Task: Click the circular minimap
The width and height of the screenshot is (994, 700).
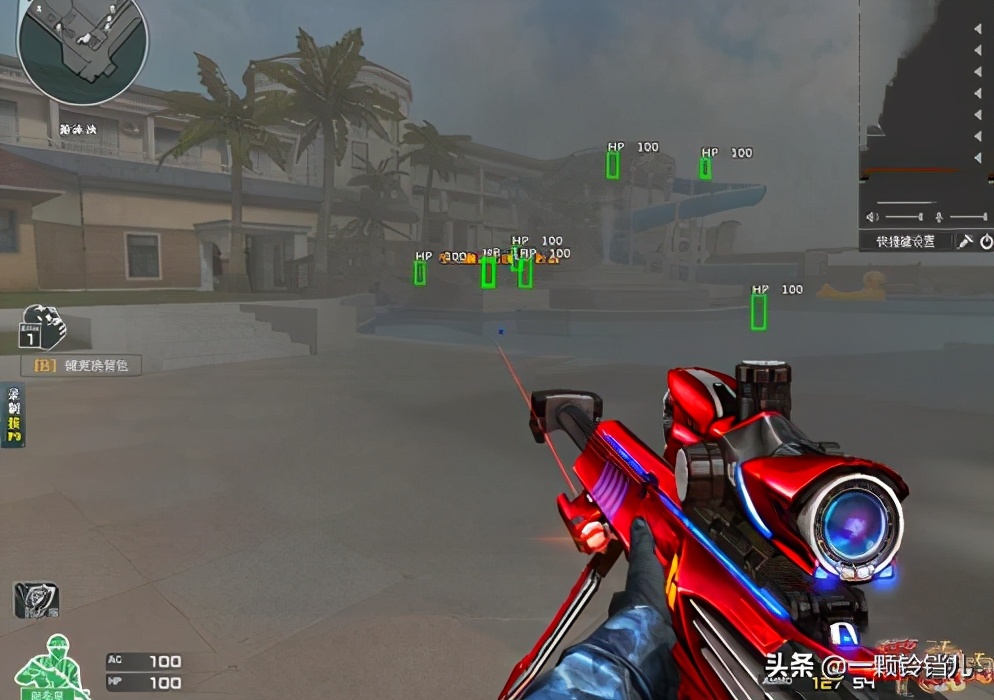Action: point(82,47)
